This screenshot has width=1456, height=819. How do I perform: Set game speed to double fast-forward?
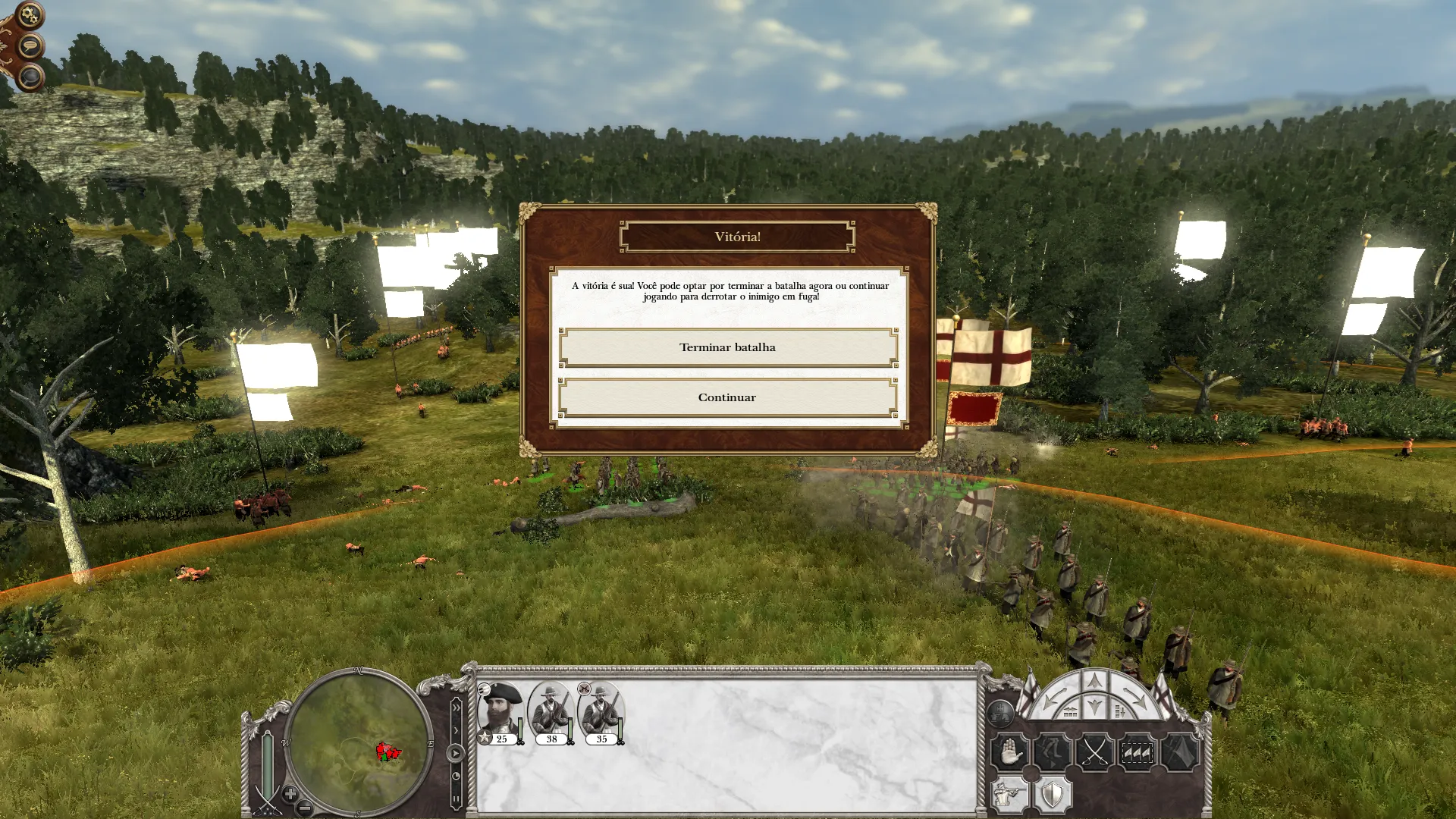[x=456, y=708]
